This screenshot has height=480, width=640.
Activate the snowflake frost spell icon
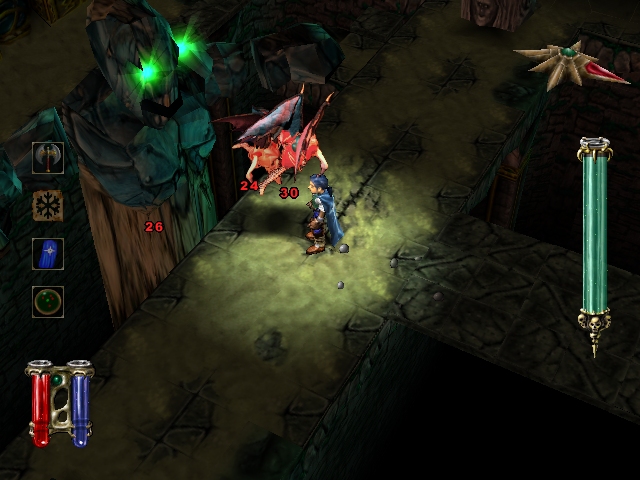click(48, 205)
